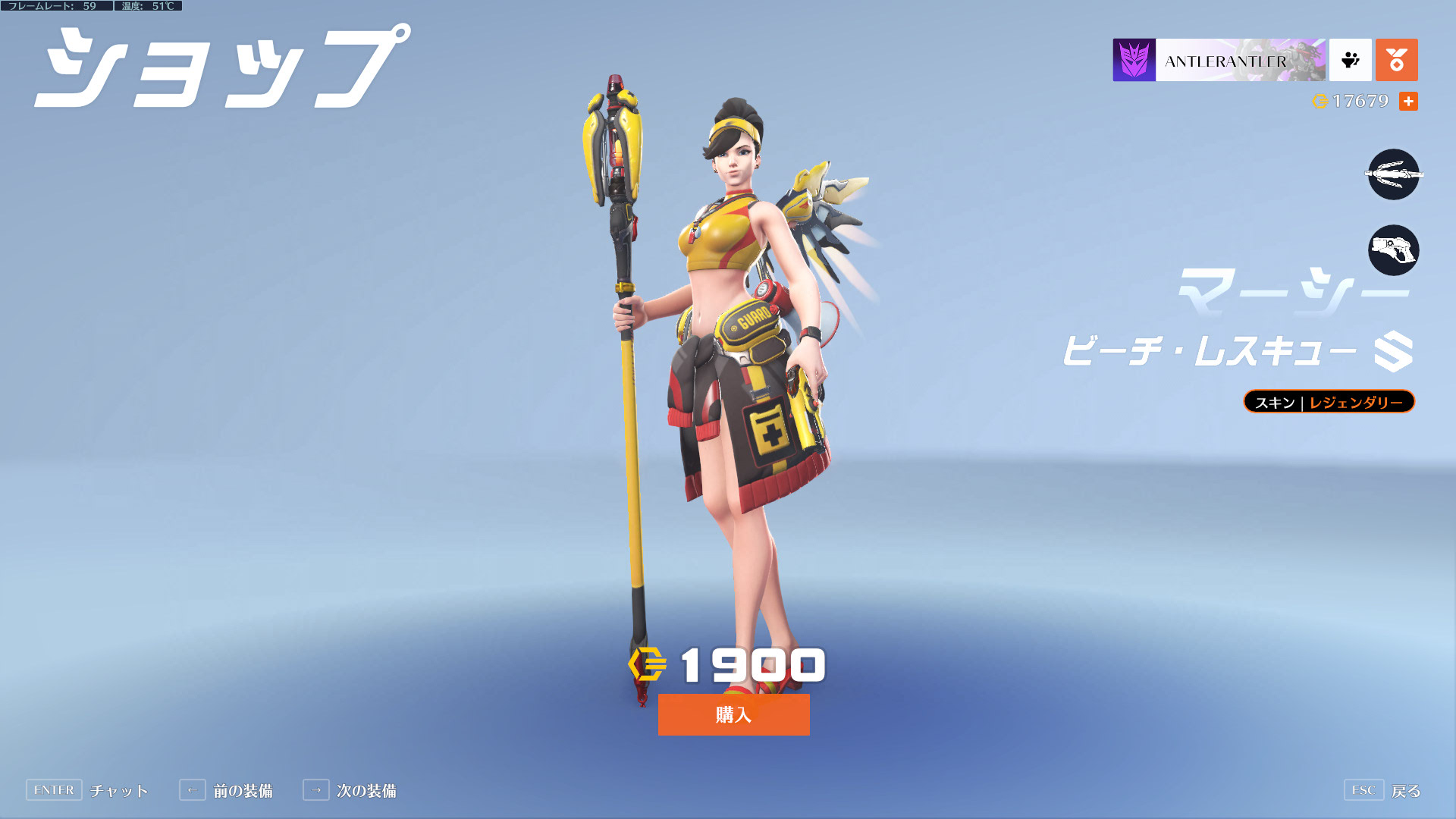Preview the Caduceus staff weapon icon

coord(1393,174)
